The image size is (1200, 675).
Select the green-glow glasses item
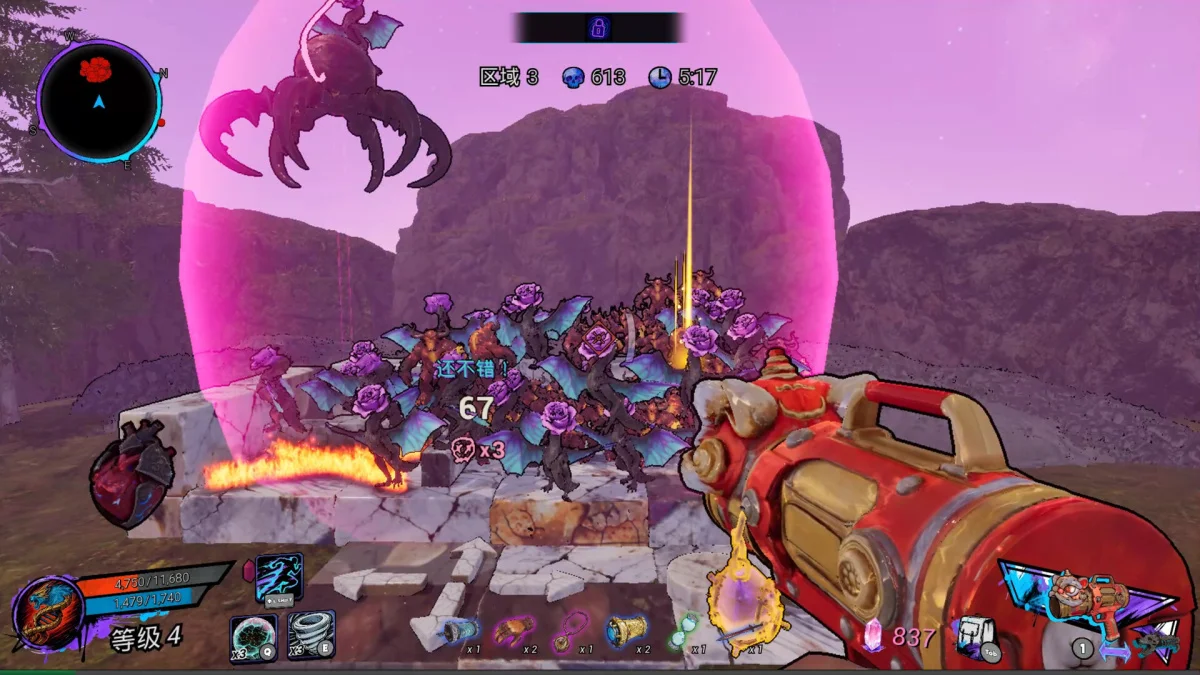pyautogui.click(x=681, y=630)
